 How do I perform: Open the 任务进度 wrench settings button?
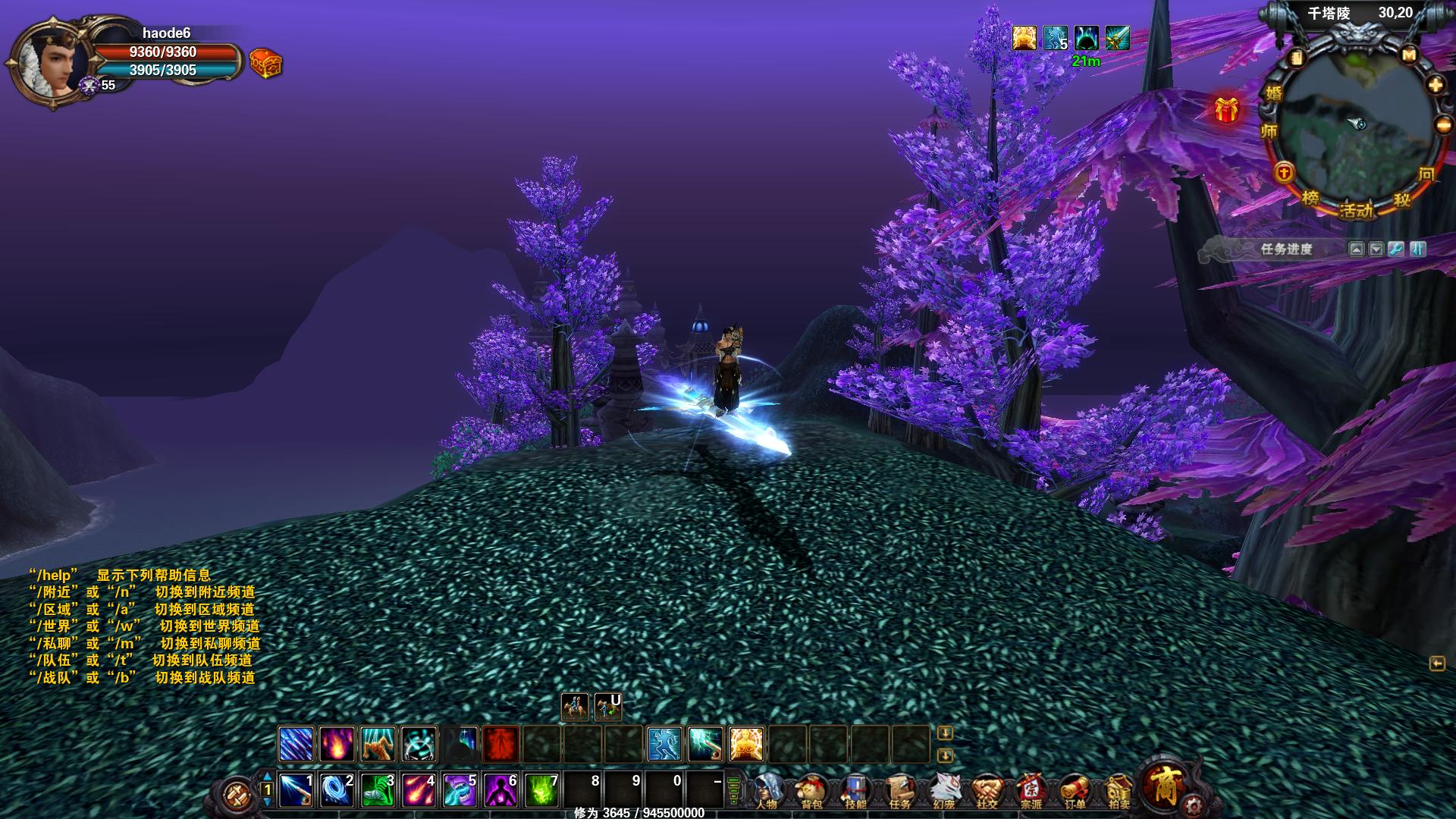click(x=1396, y=249)
